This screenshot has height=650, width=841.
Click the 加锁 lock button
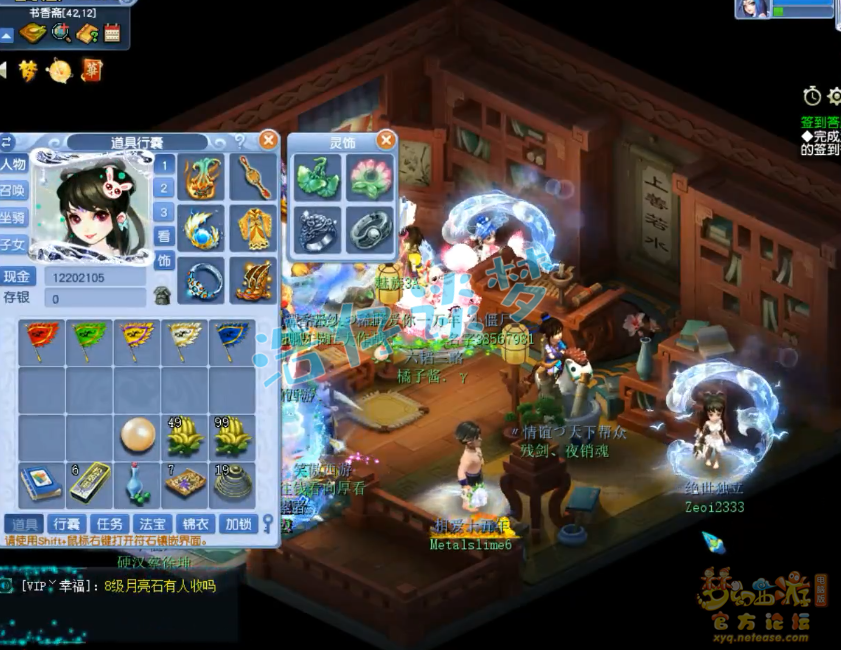coord(237,523)
